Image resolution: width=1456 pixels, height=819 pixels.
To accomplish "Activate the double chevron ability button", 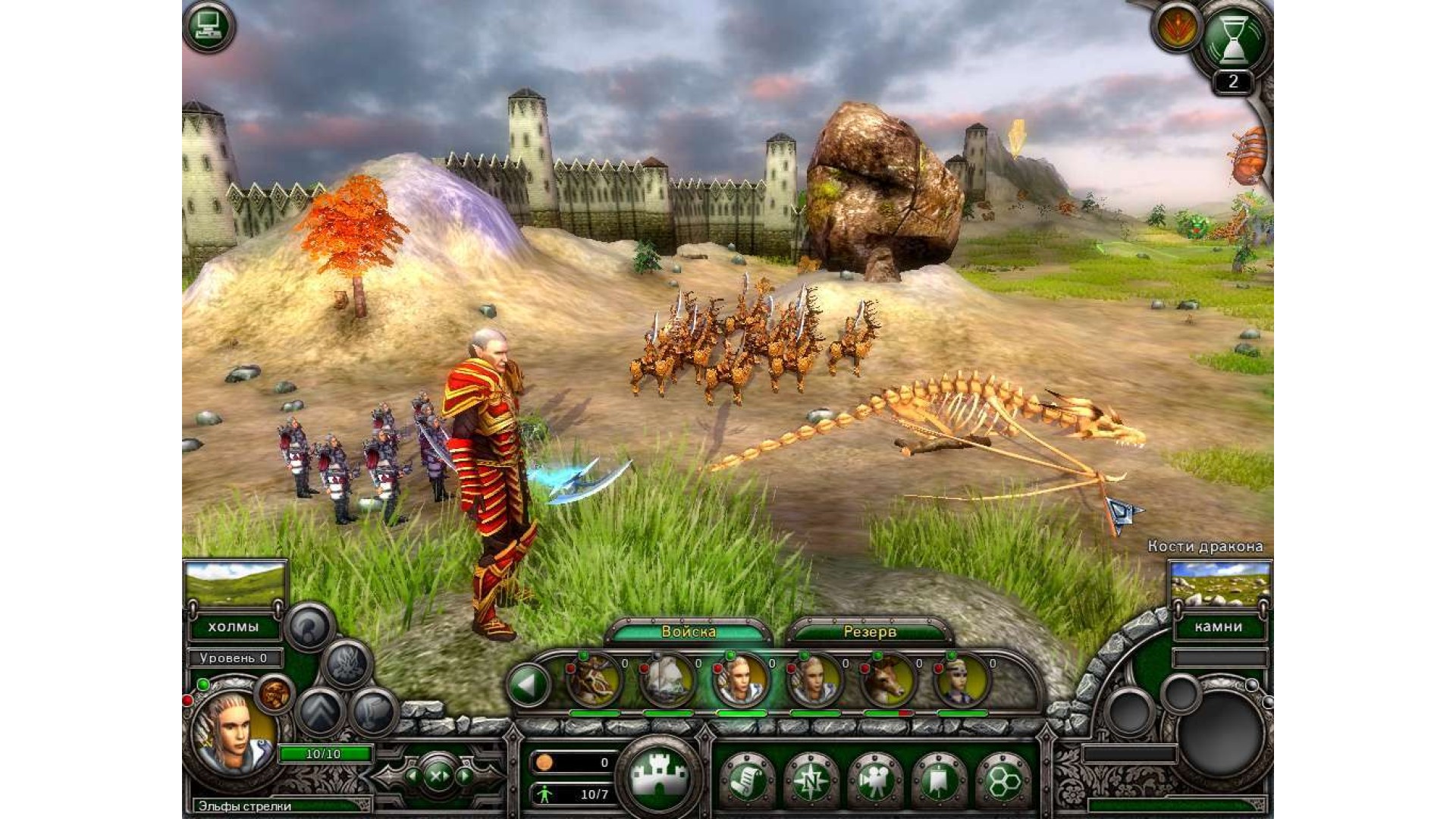I will click(320, 711).
